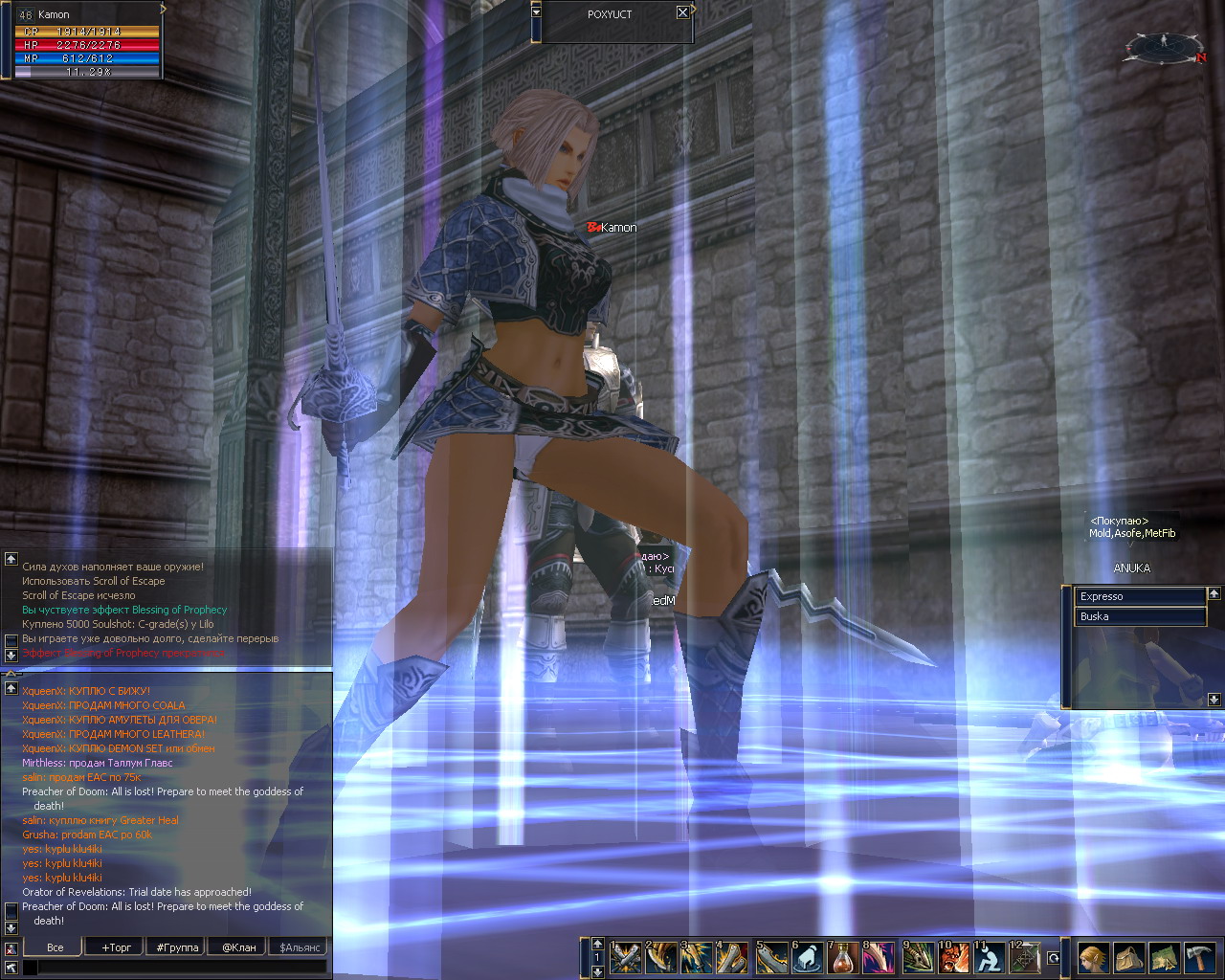This screenshot has width=1225, height=980.
Task: Click the compass in the corner
Action: pos(1164,47)
